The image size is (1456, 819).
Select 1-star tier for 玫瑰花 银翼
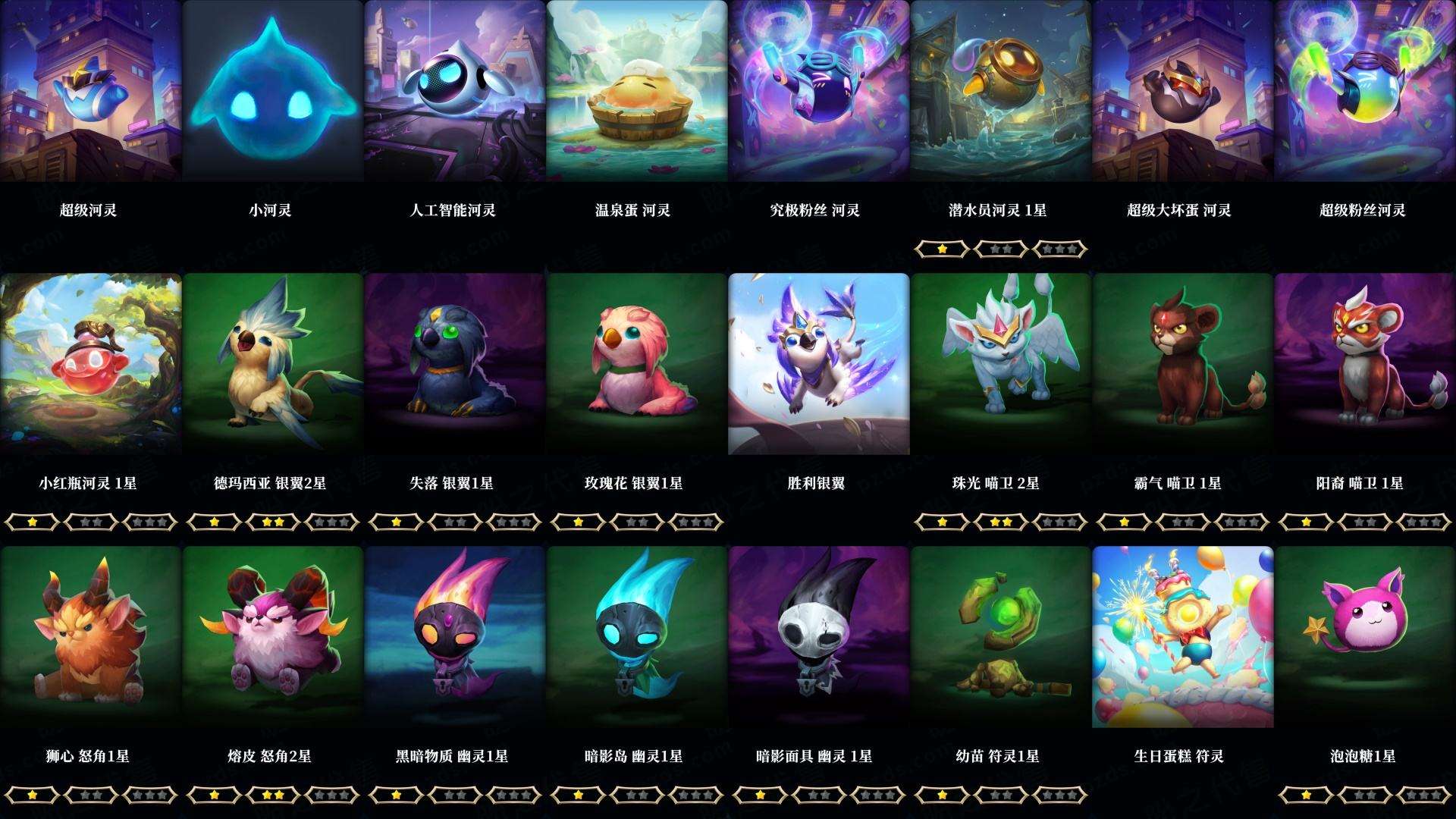click(578, 522)
